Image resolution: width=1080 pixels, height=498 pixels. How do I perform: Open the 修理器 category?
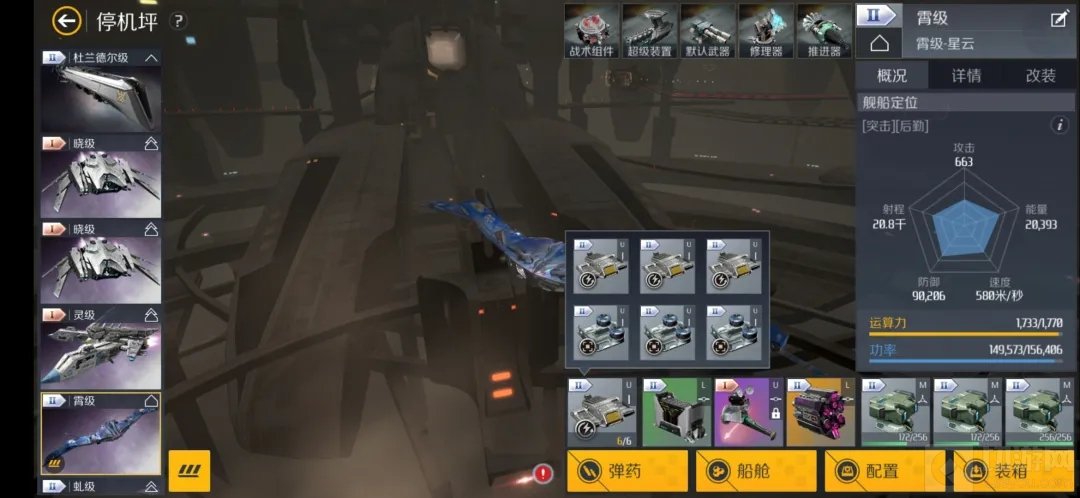pyautogui.click(x=766, y=31)
